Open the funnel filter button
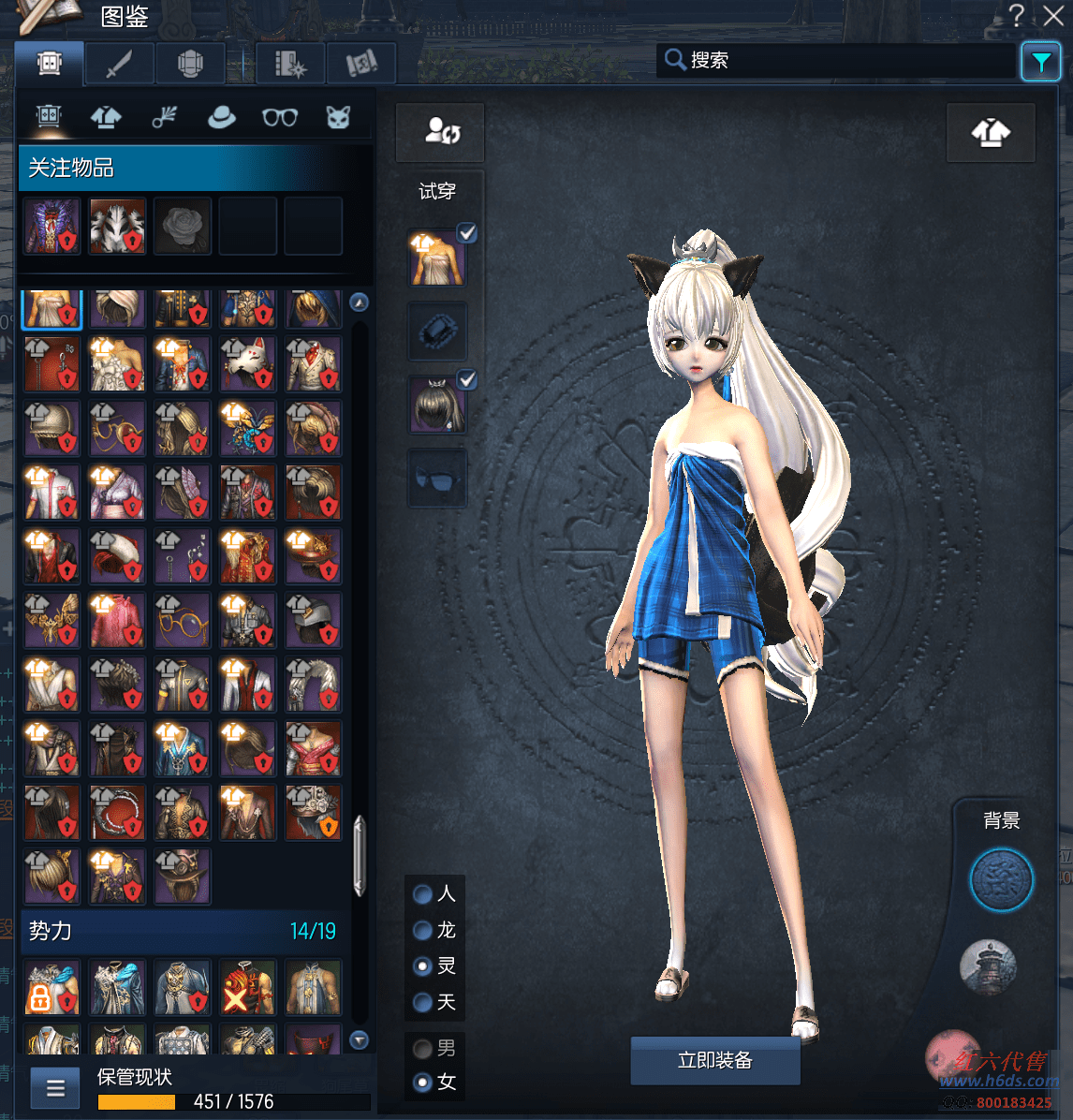The image size is (1073, 1120). 1040,63
